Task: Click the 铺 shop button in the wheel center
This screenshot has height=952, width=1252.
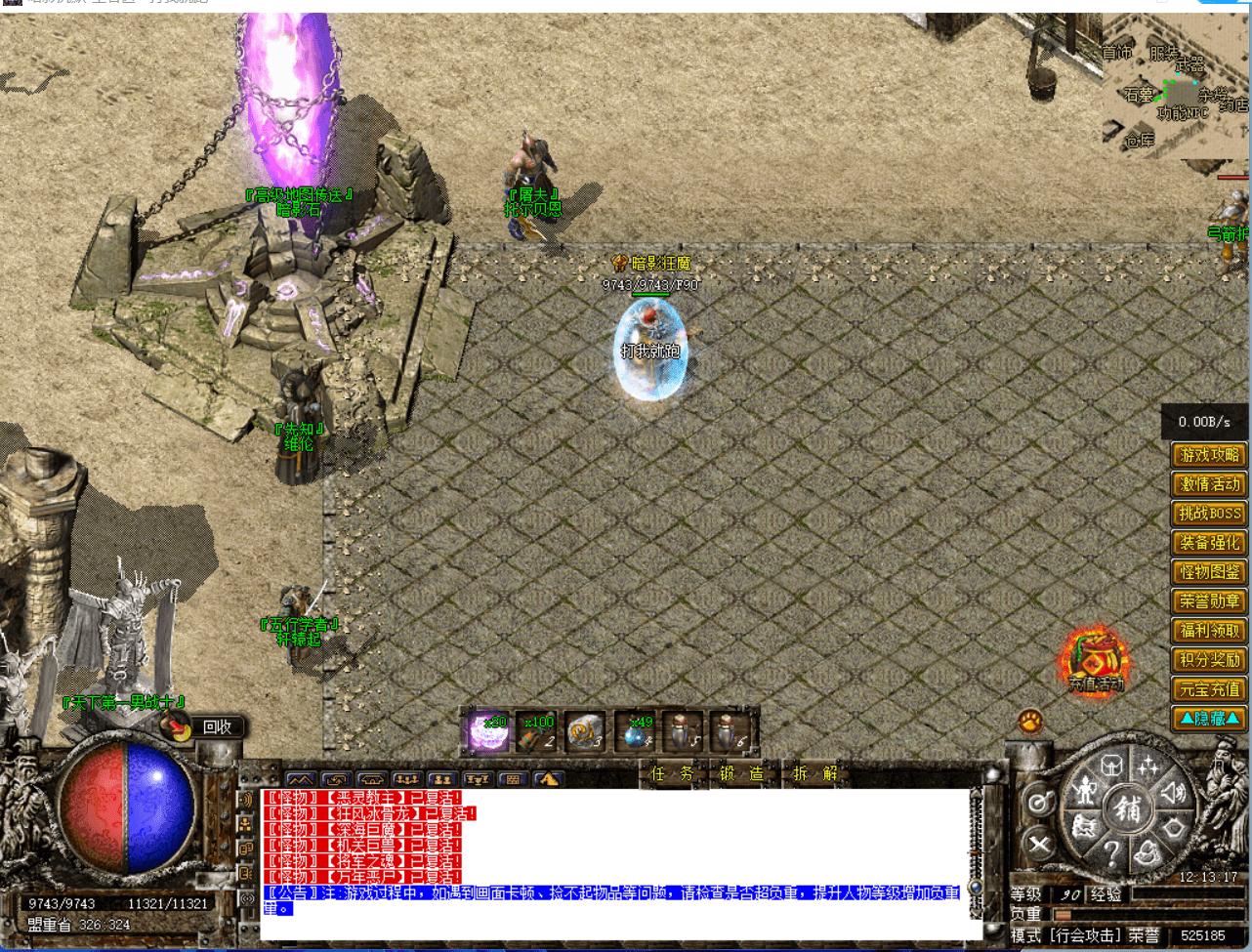Action: click(1127, 808)
